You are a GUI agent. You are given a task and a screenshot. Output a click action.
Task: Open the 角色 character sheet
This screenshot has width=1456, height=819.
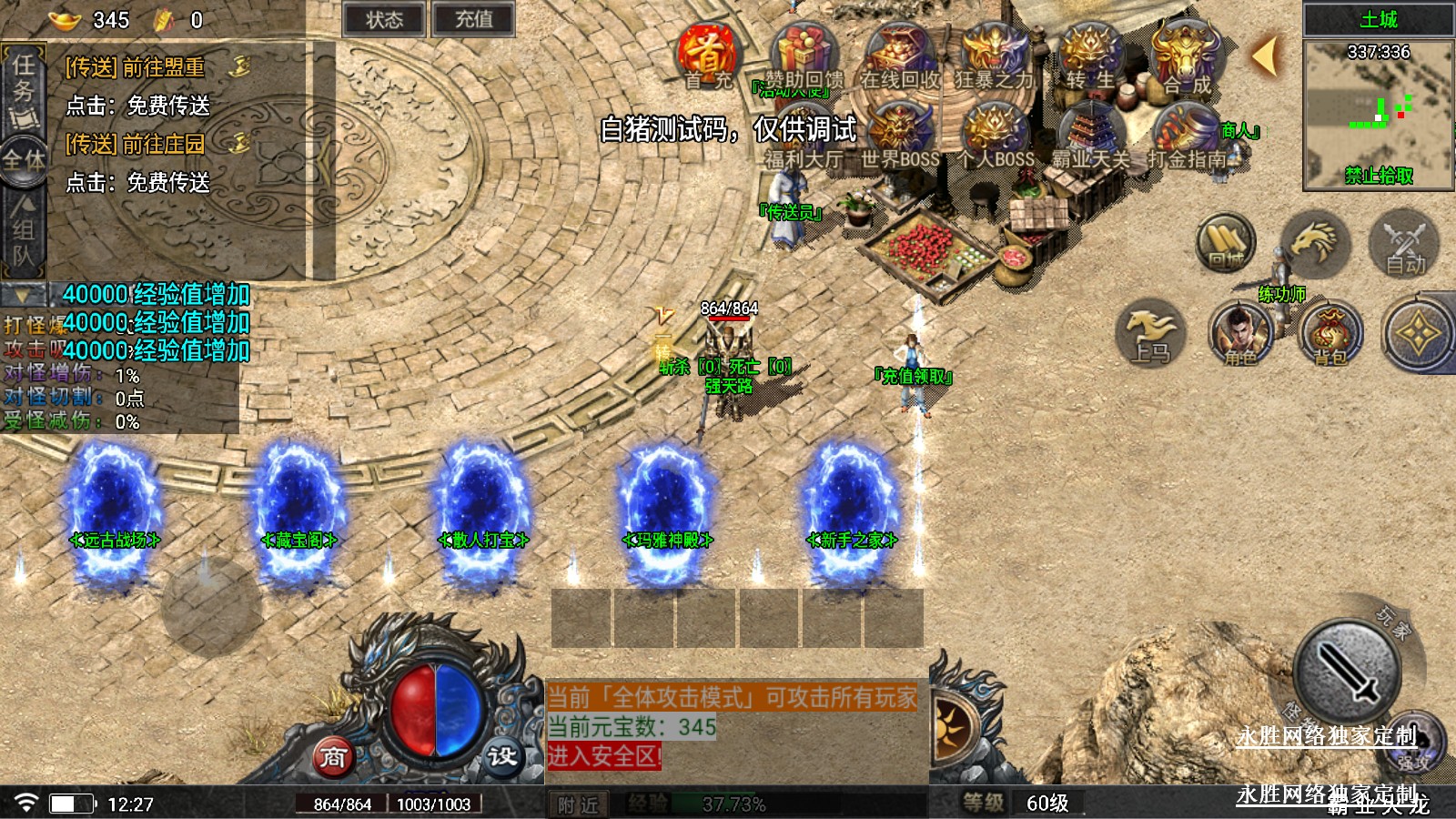1239,332
